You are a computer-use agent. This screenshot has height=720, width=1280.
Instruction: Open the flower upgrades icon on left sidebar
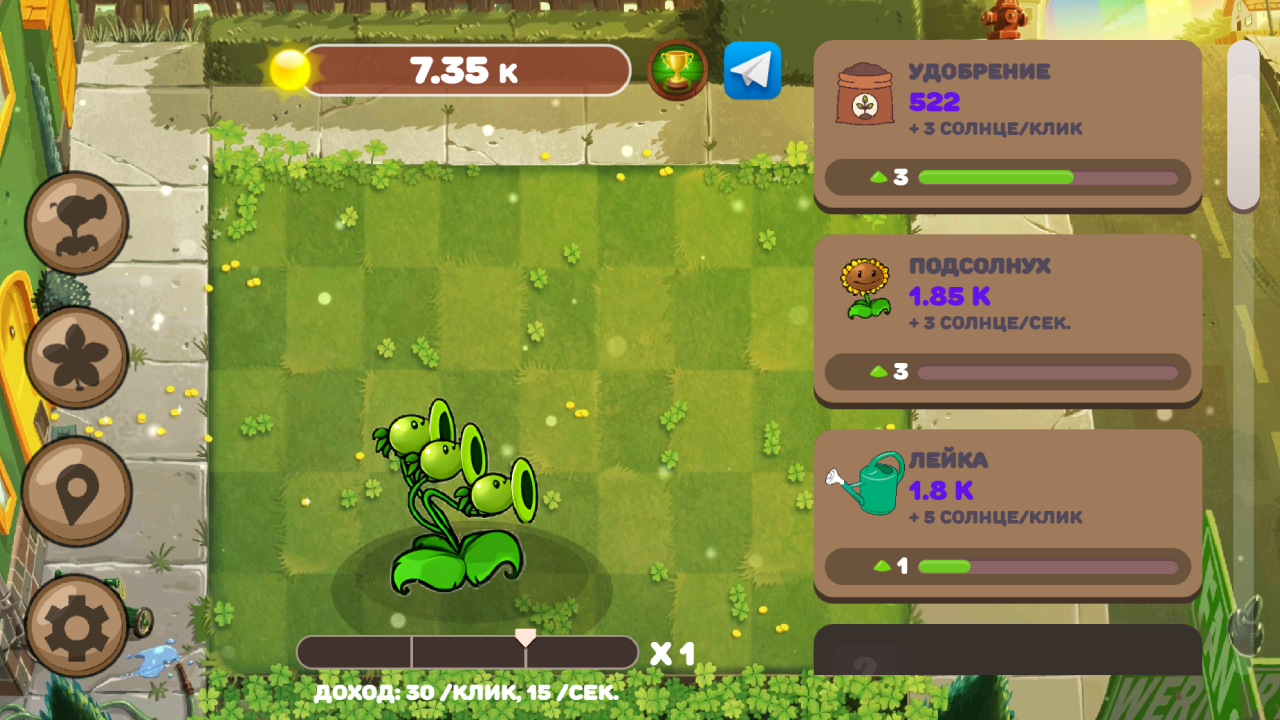pos(75,355)
